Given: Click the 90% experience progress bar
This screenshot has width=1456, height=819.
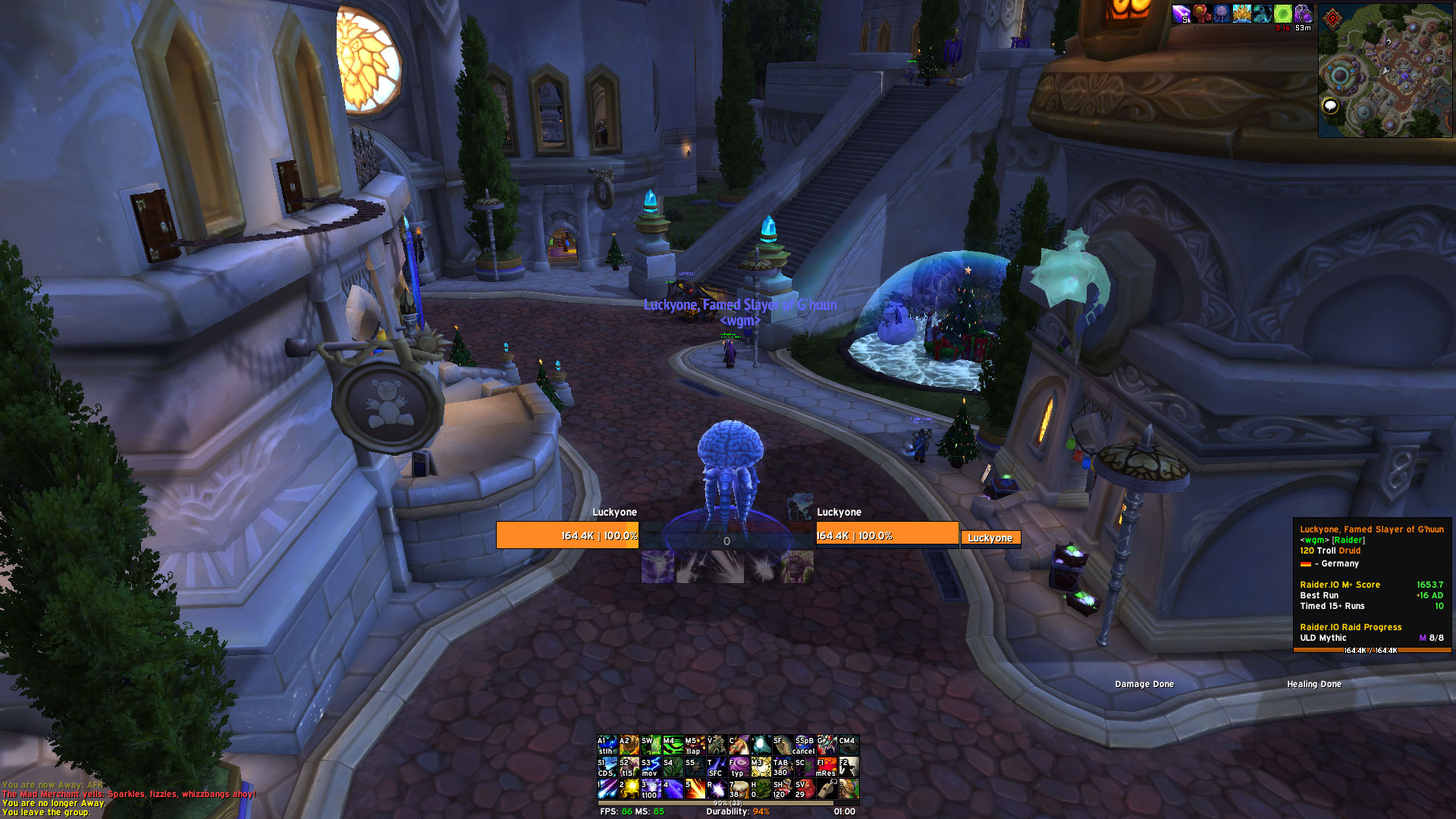Looking at the screenshot, I should tap(728, 804).
